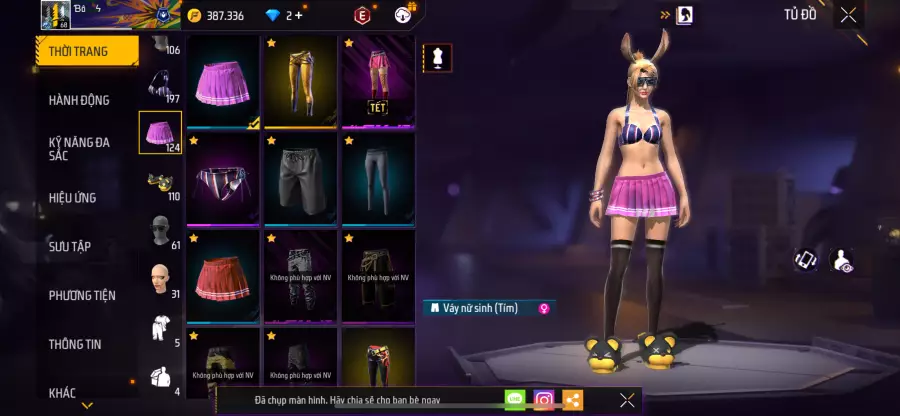Click the mannequin preview icon
This screenshot has width=900, height=416.
(x=434, y=57)
